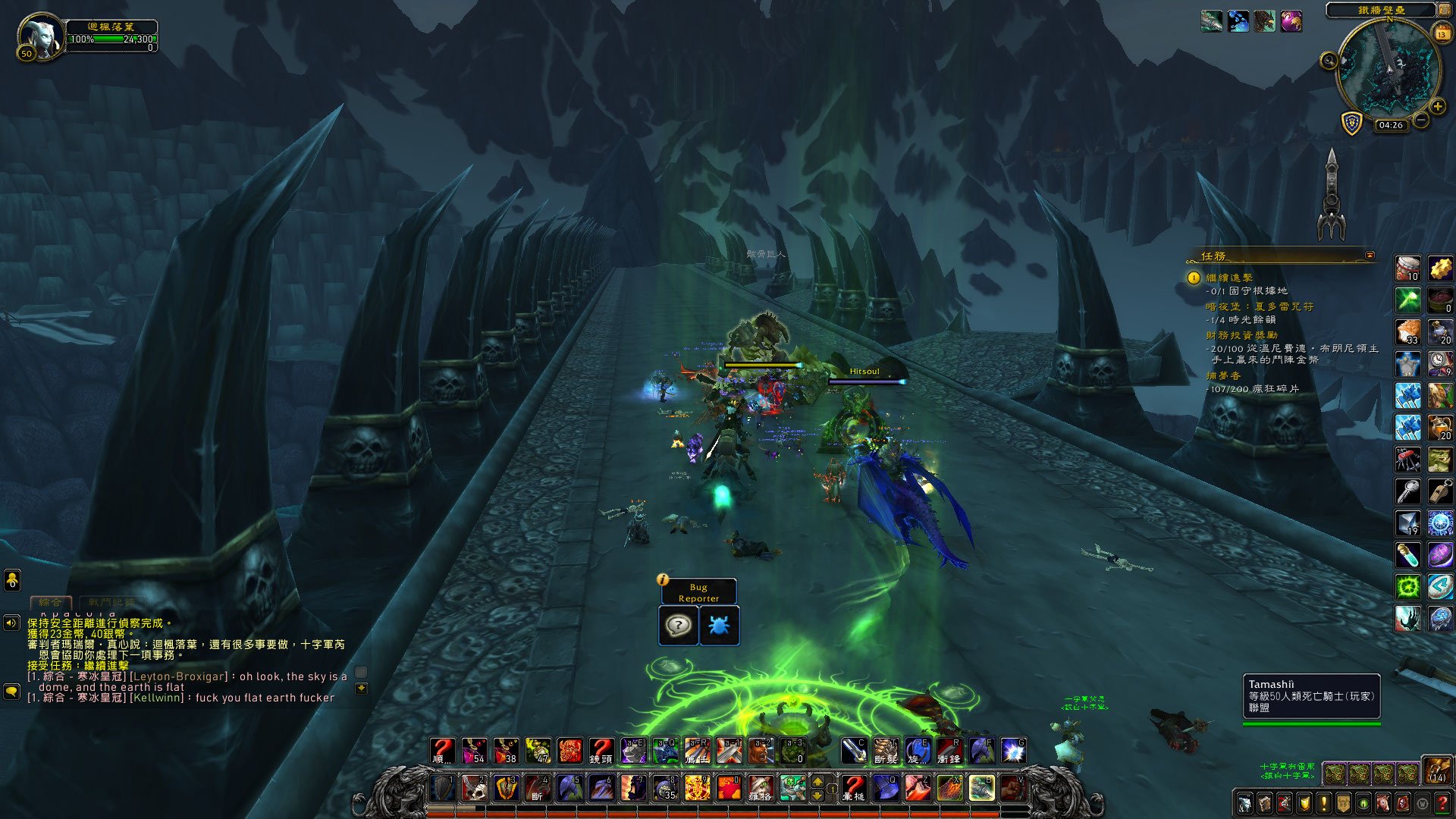Select the 繼續進擊 quest in the tracker
The height and width of the screenshot is (819, 1456).
(1229, 278)
